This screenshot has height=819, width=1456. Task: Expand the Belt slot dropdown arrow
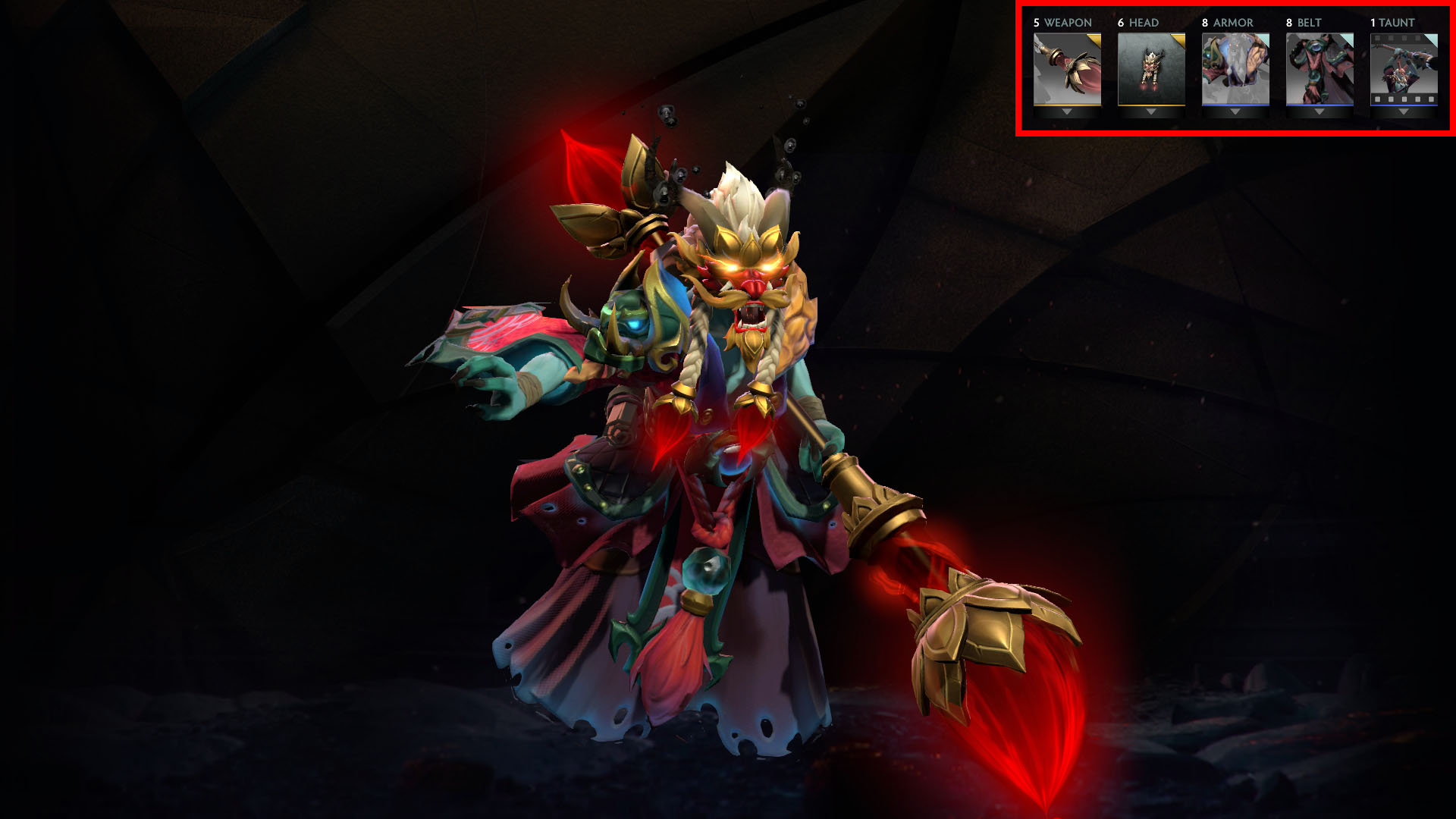click(x=1319, y=112)
